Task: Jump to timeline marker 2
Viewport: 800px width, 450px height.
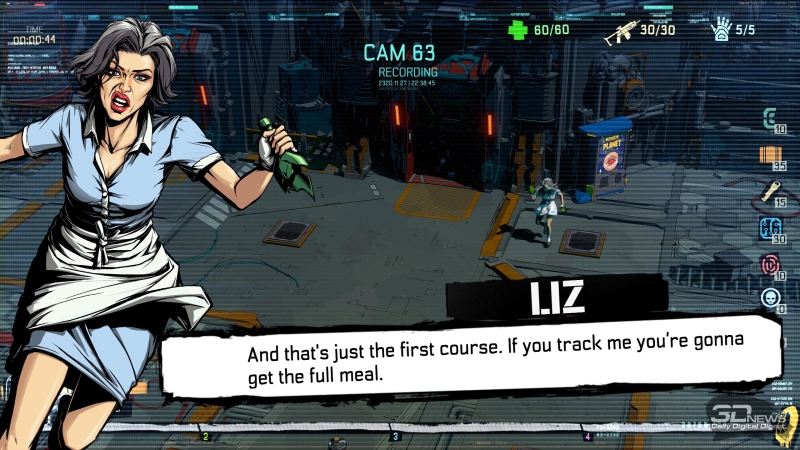Action: pos(206,436)
